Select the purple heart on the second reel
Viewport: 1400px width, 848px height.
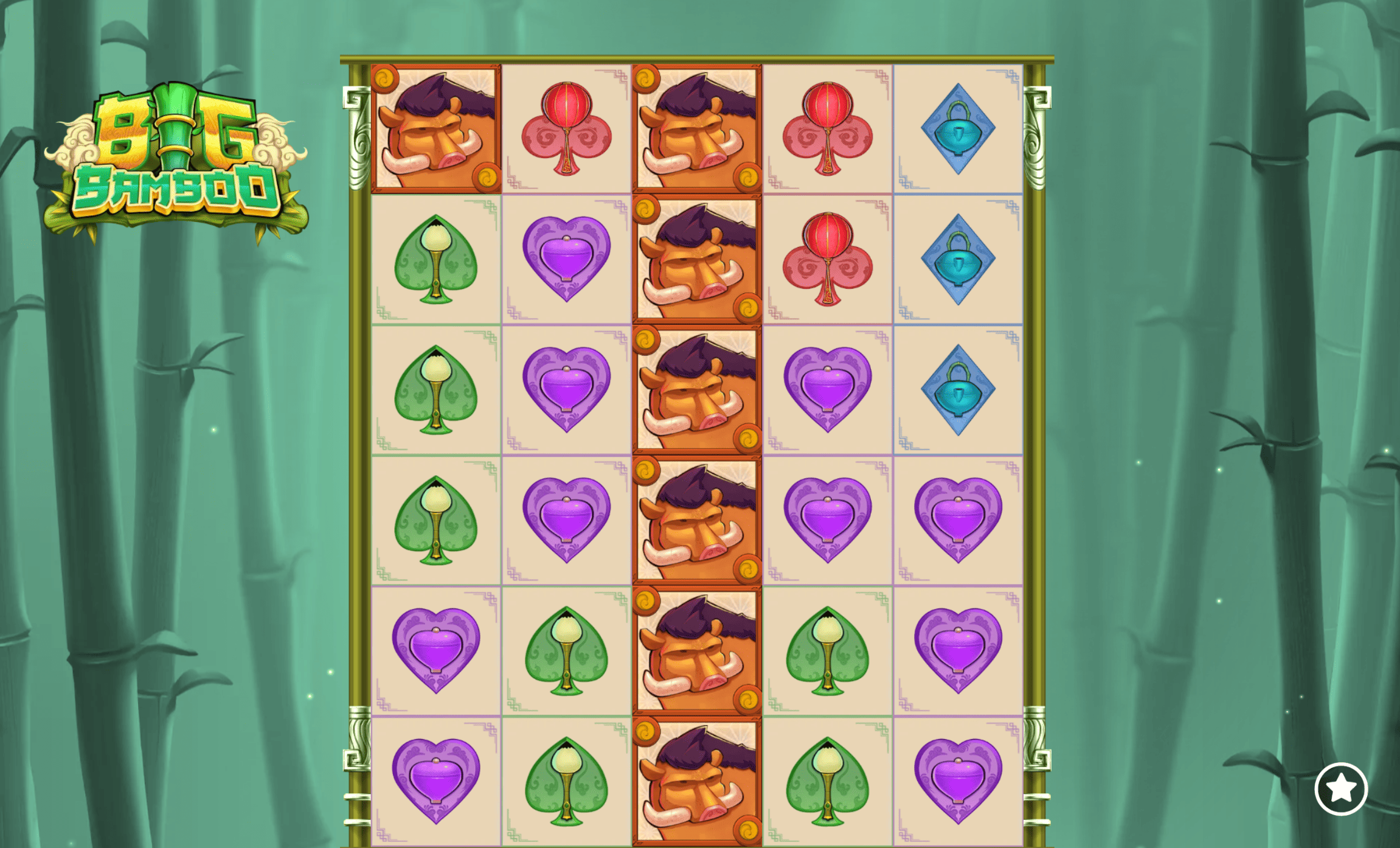click(566, 389)
